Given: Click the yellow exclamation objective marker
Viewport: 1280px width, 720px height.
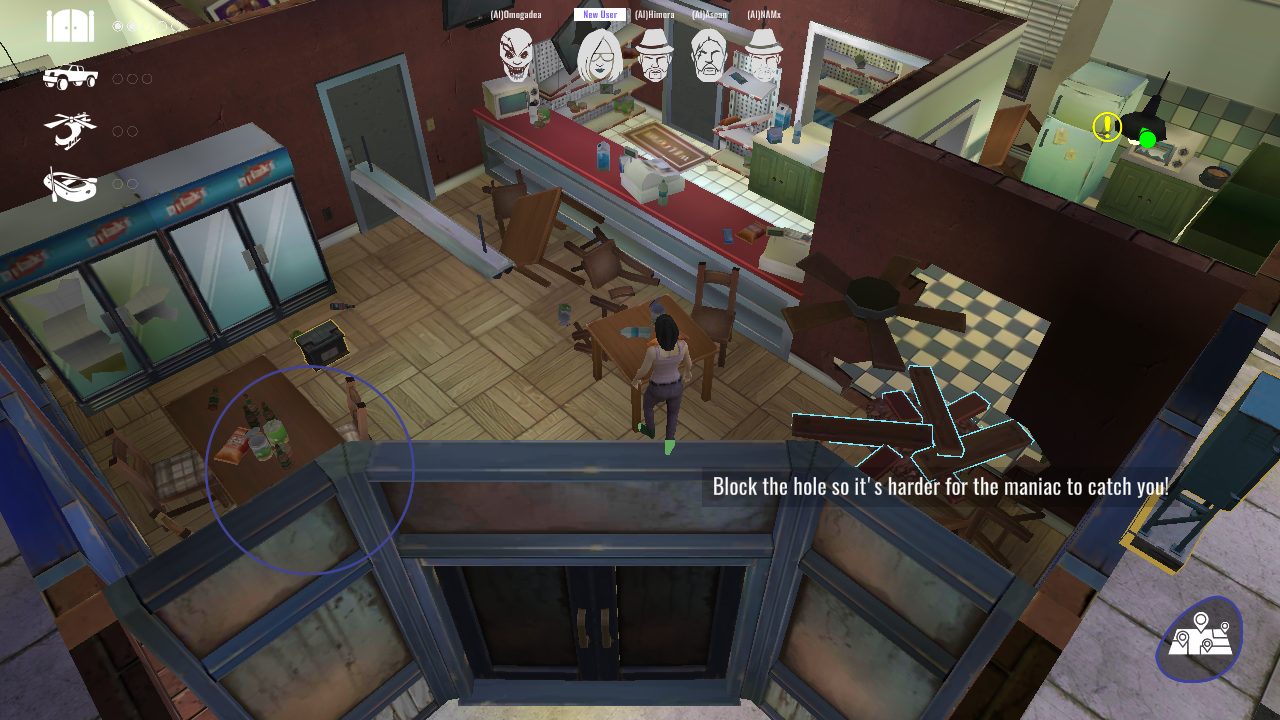Looking at the screenshot, I should (x=1107, y=127).
